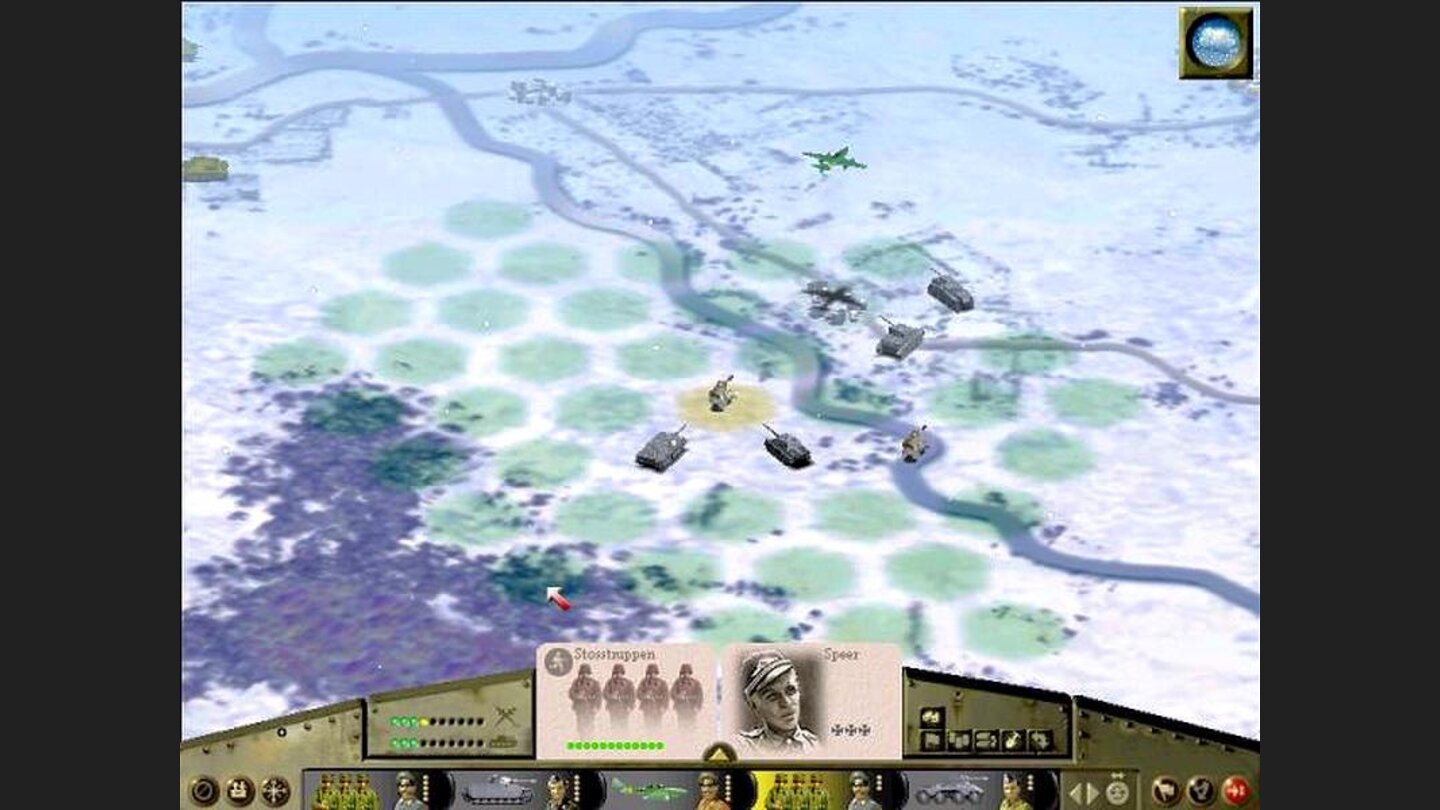
Task: Click the globe minimap in the top-right corner
Action: (x=1216, y=40)
